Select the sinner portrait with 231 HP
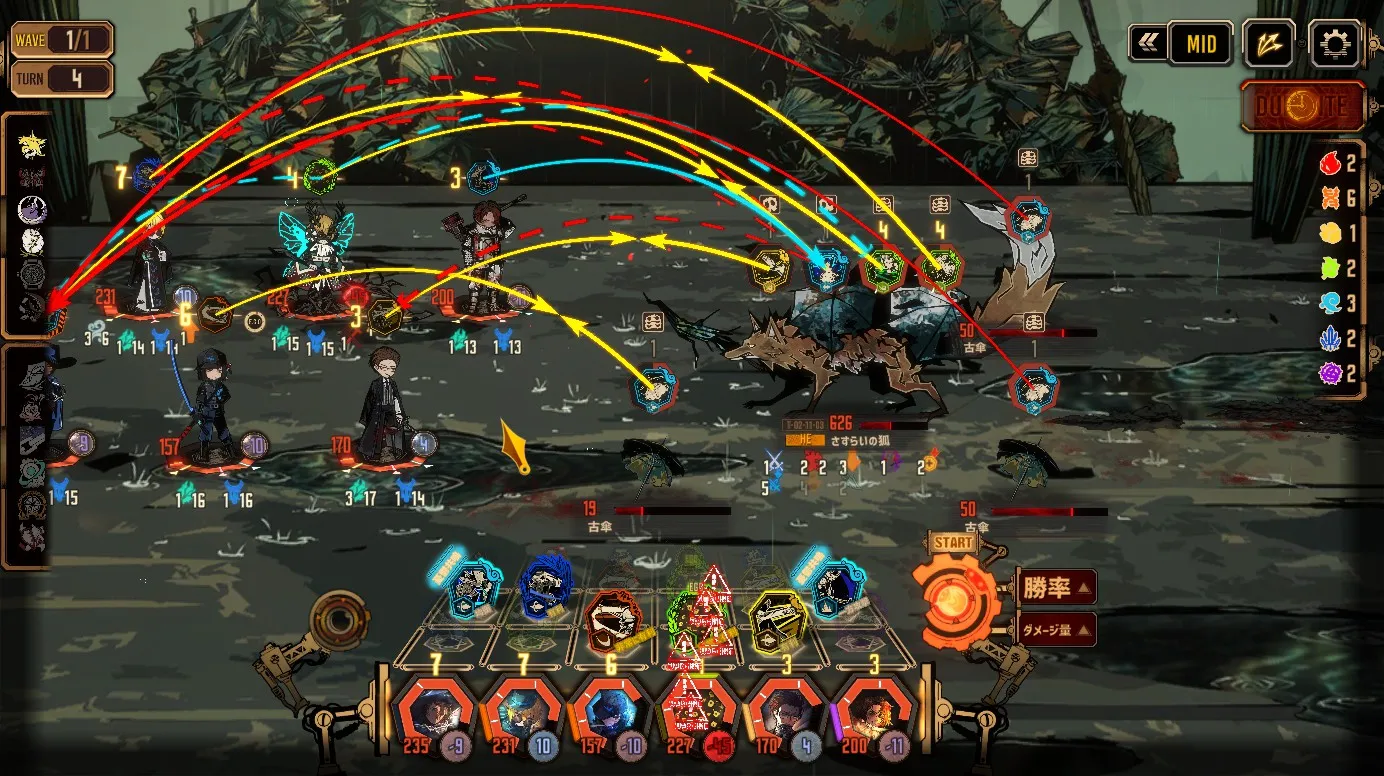 click(x=523, y=712)
